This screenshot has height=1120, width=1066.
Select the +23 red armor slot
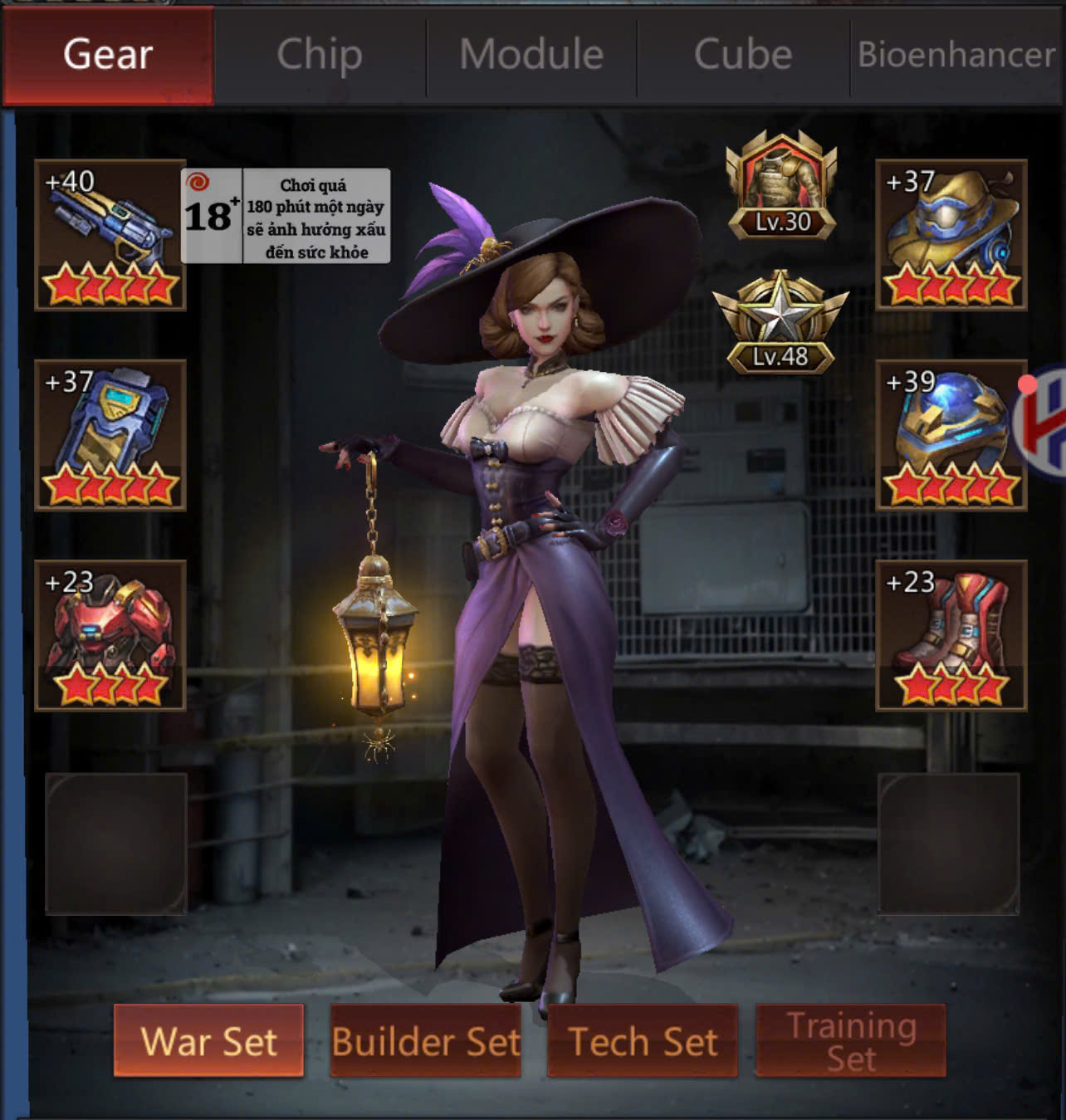coord(110,635)
